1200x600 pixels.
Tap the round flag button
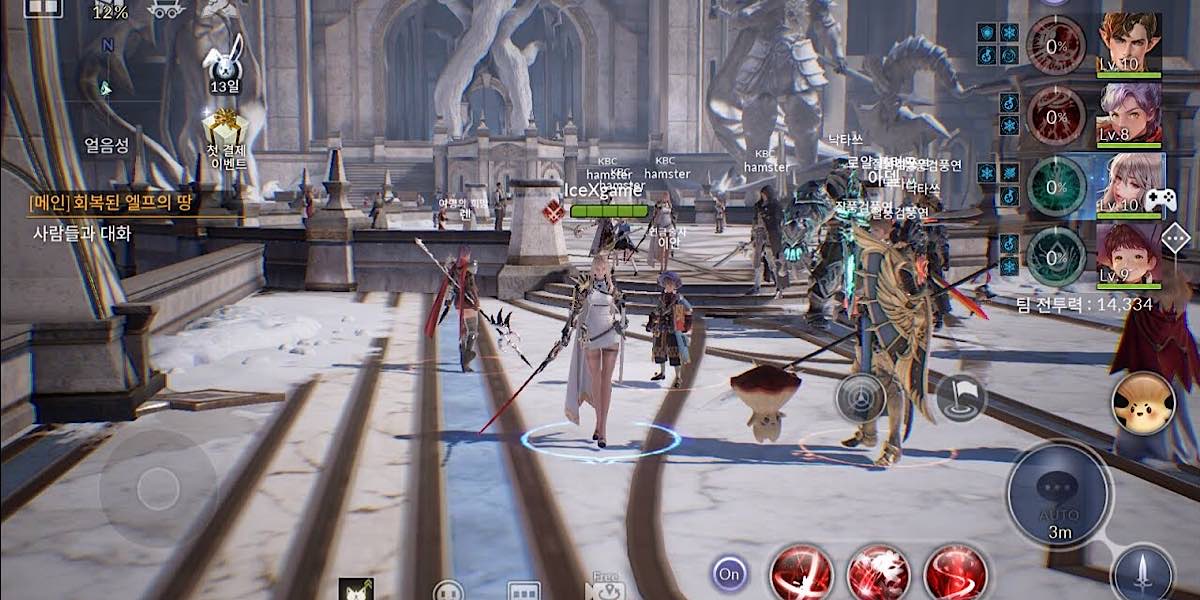click(961, 397)
